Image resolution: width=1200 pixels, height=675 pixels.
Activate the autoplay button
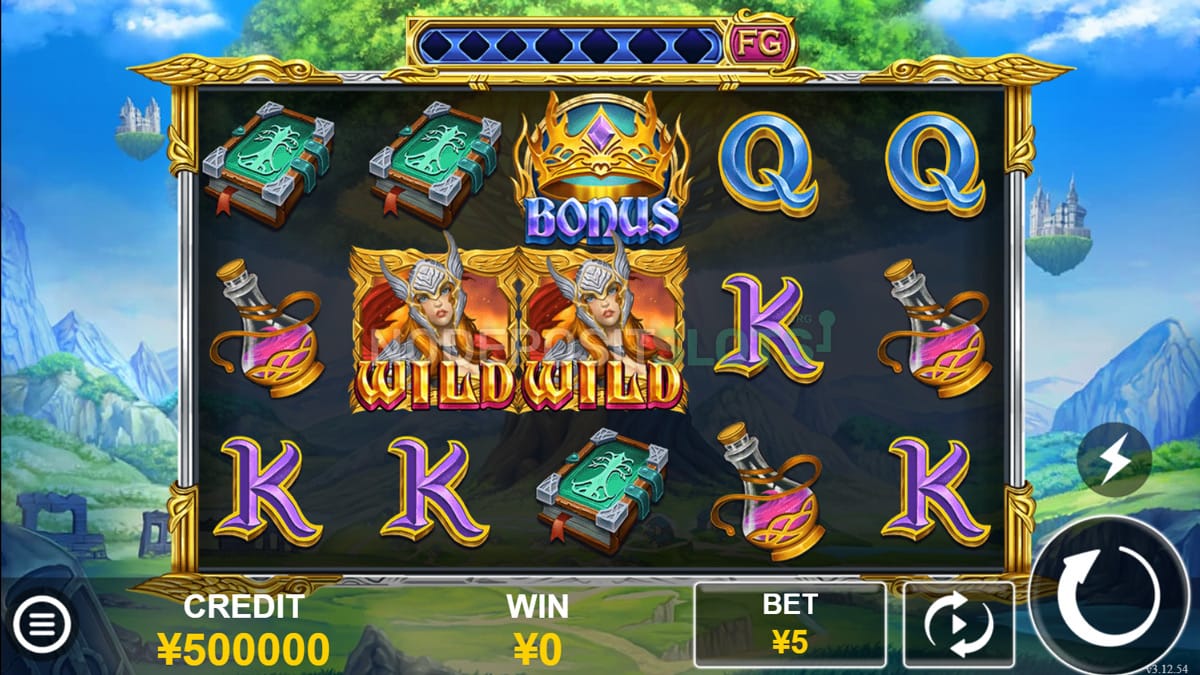click(x=958, y=625)
